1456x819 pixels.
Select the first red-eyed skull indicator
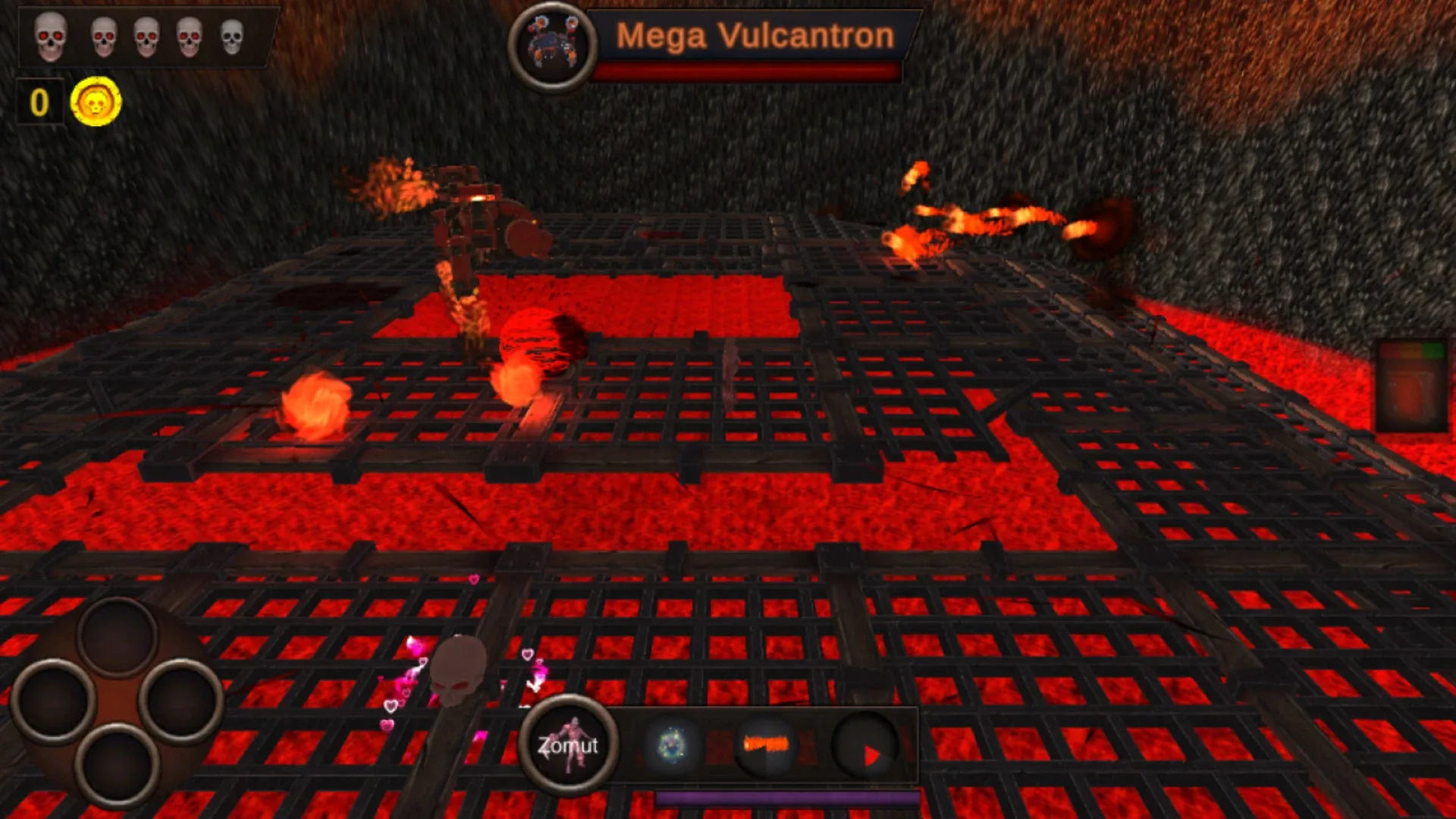[x=49, y=35]
